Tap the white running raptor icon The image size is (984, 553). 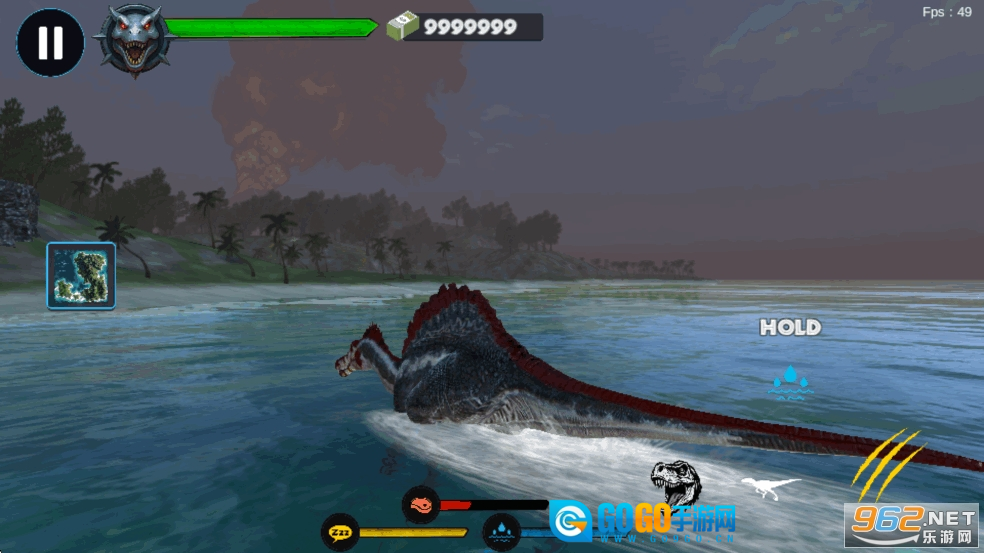coord(770,487)
